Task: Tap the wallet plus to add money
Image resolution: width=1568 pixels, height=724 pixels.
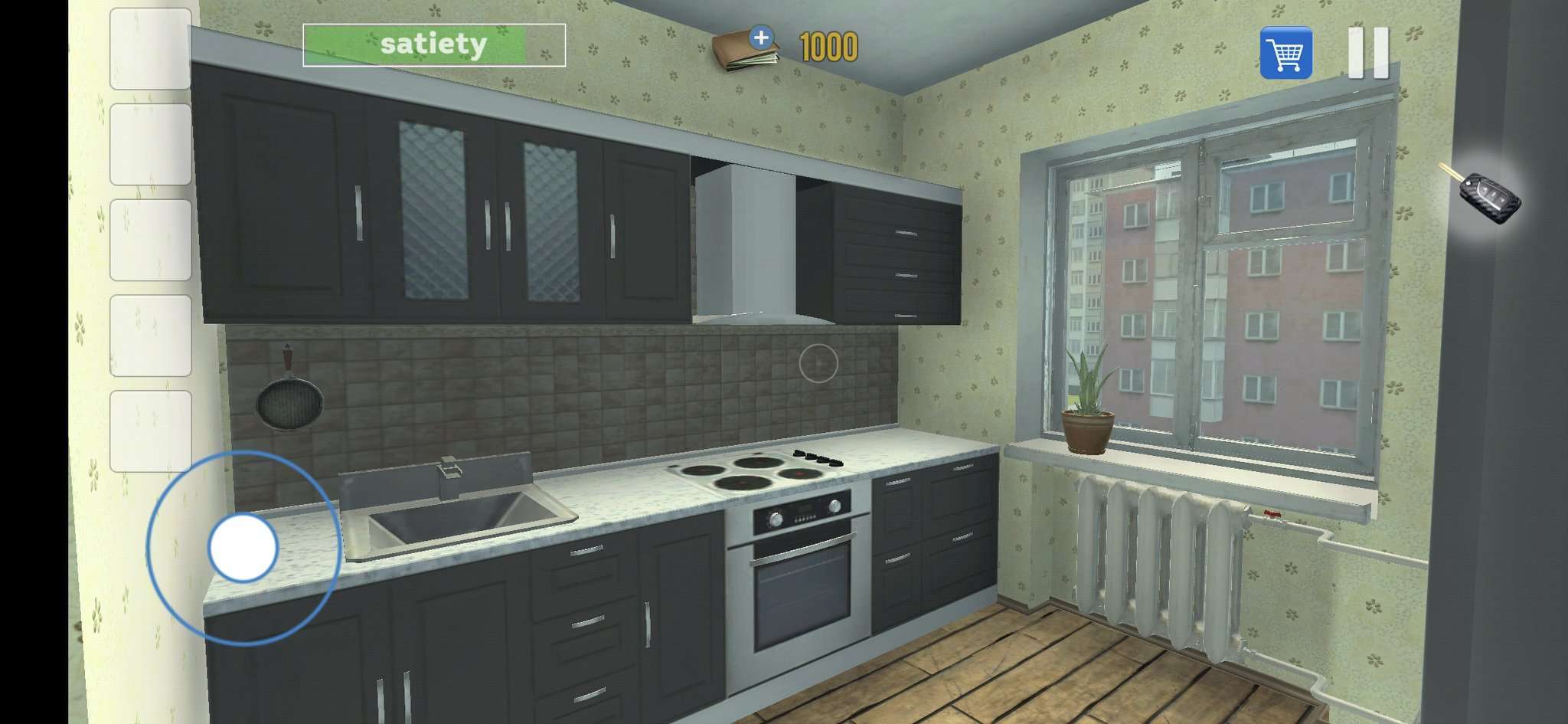Action: pos(762,36)
